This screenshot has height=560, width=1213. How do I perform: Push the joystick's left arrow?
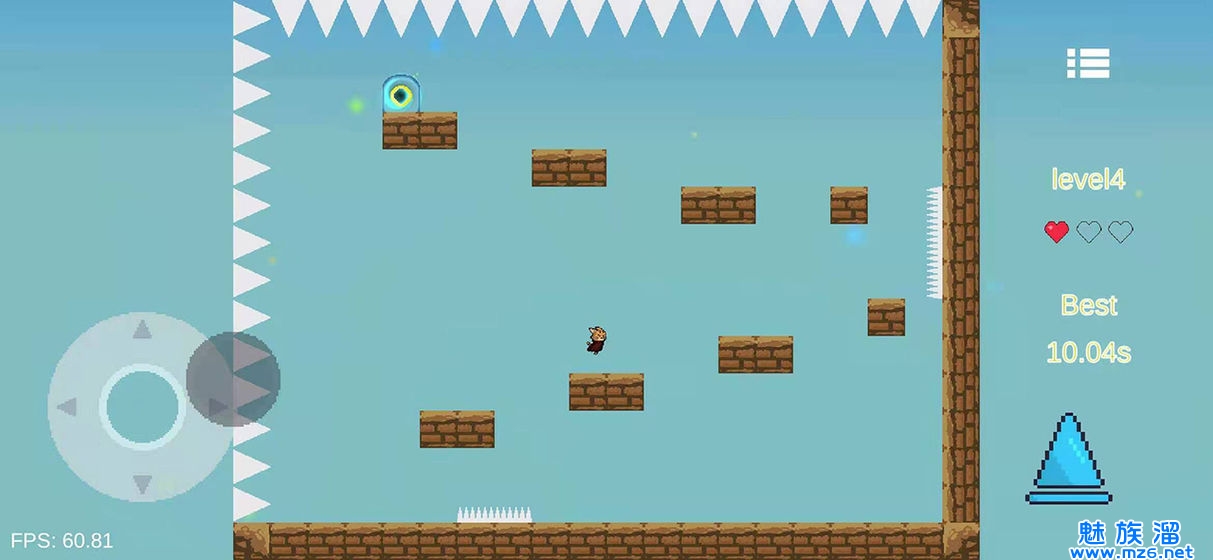coord(66,407)
